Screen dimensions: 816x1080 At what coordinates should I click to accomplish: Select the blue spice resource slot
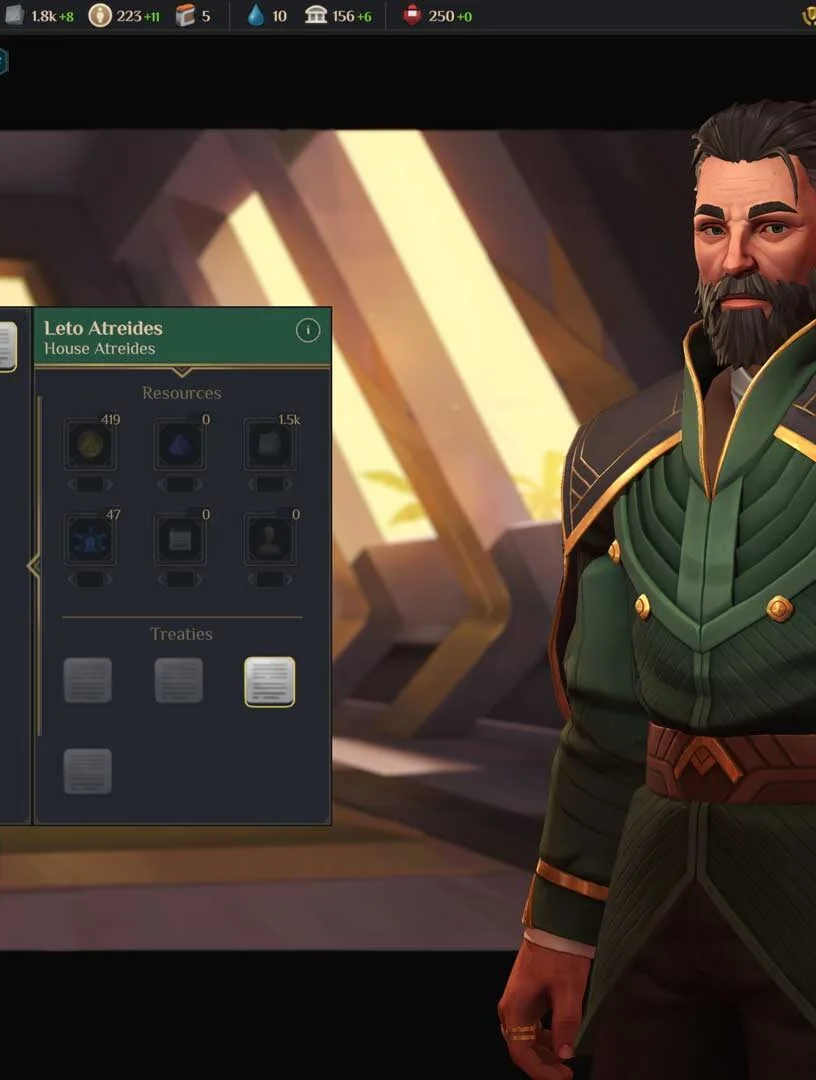tap(180, 445)
